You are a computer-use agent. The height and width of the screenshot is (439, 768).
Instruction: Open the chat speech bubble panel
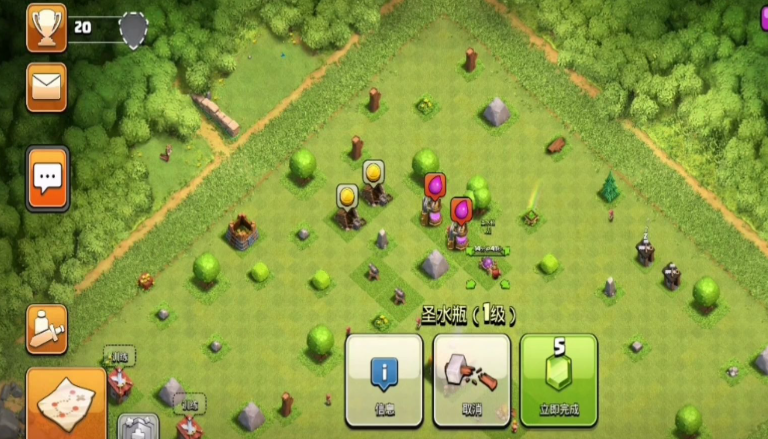tap(47, 179)
